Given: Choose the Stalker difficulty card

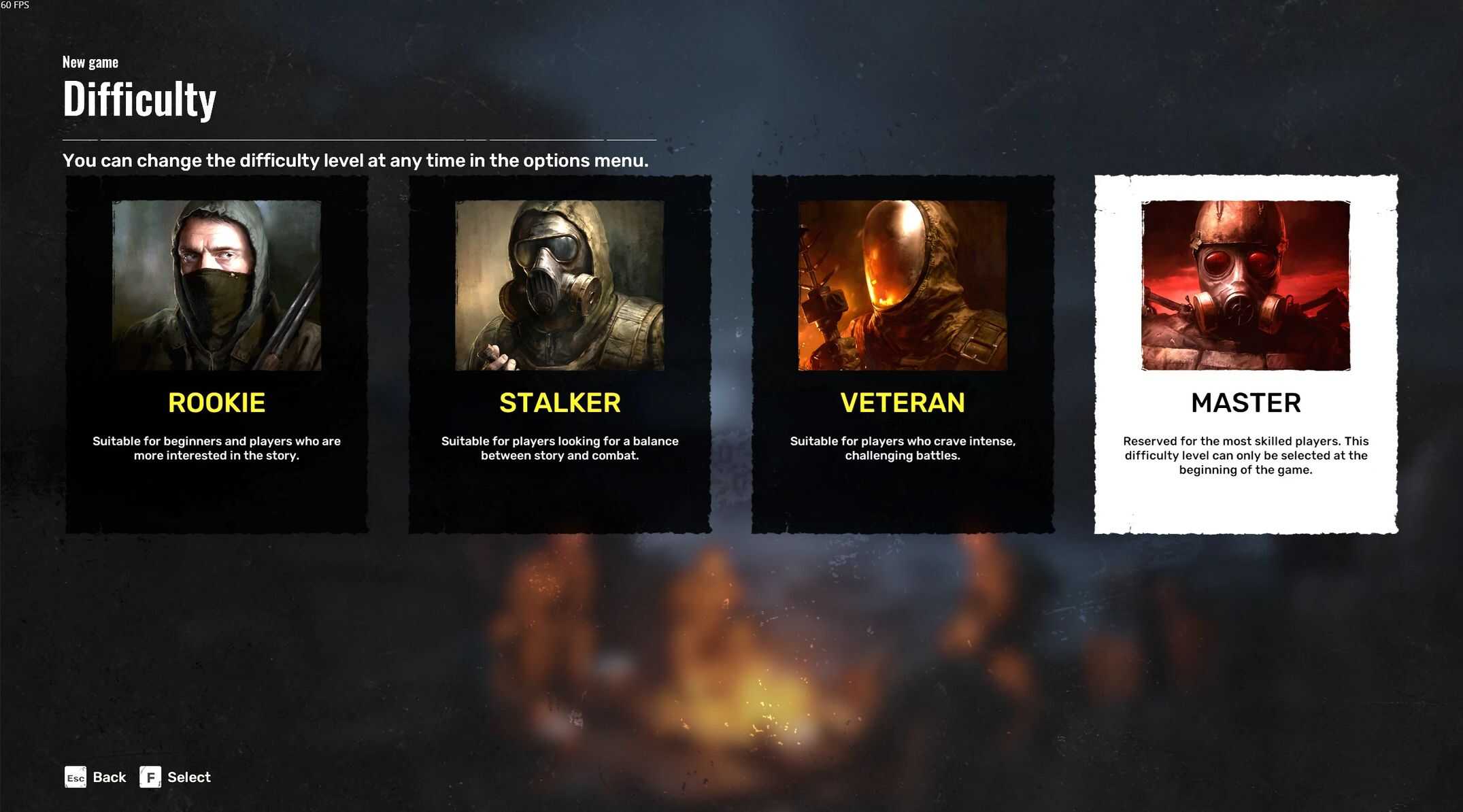Looking at the screenshot, I should click(559, 354).
